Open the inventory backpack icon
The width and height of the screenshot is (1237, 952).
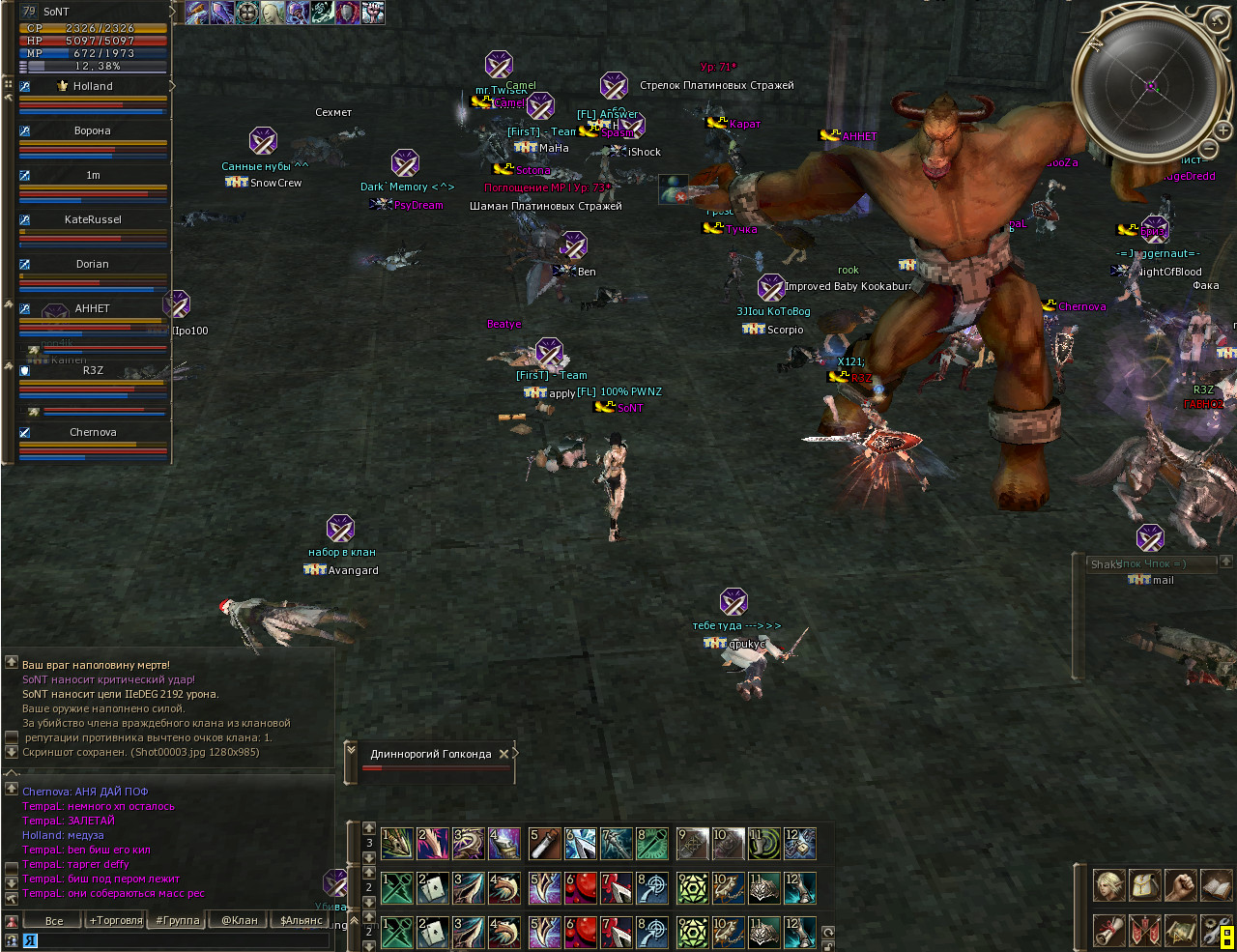[1144, 884]
